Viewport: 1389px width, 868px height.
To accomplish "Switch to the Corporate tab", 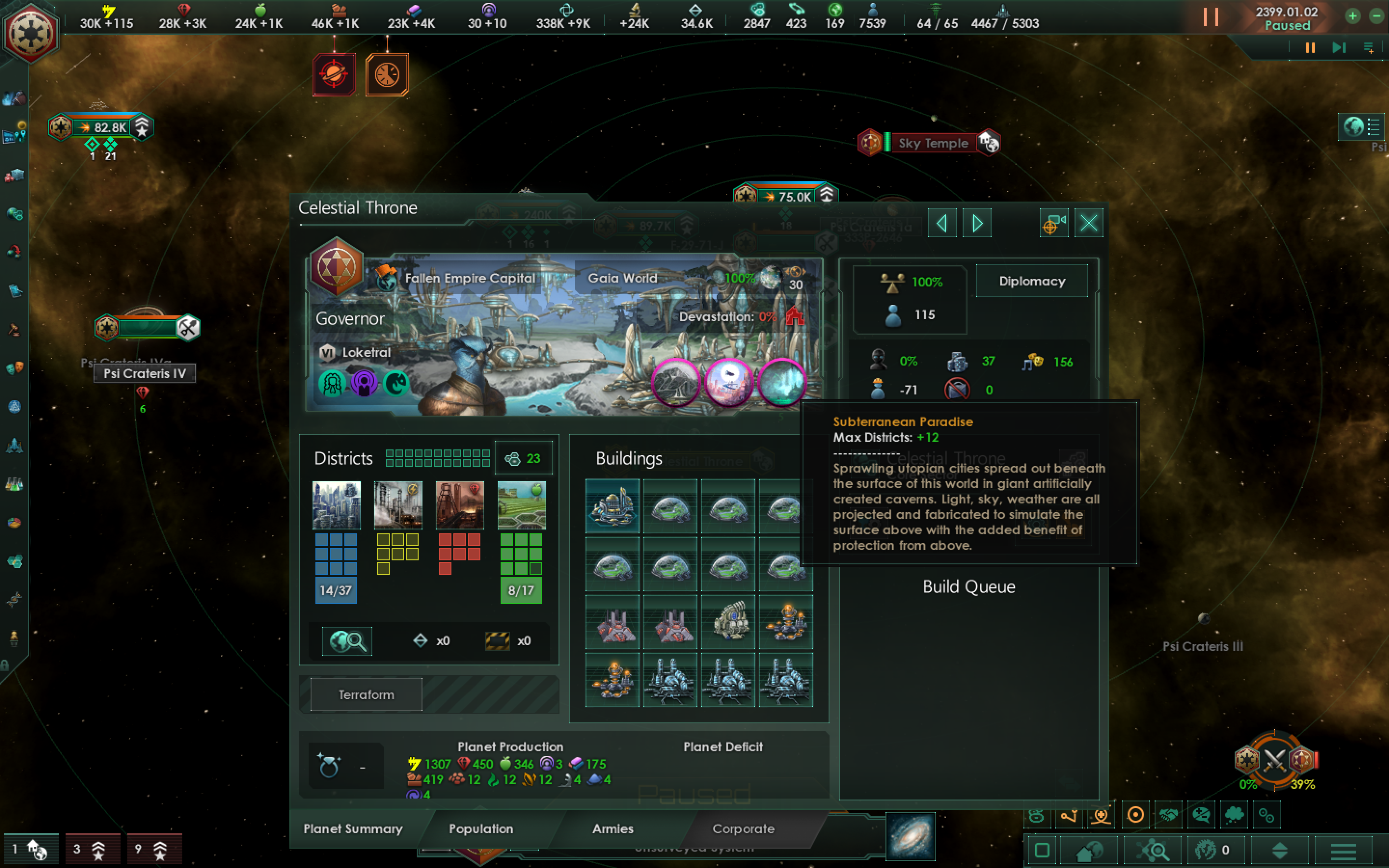I will tap(743, 829).
